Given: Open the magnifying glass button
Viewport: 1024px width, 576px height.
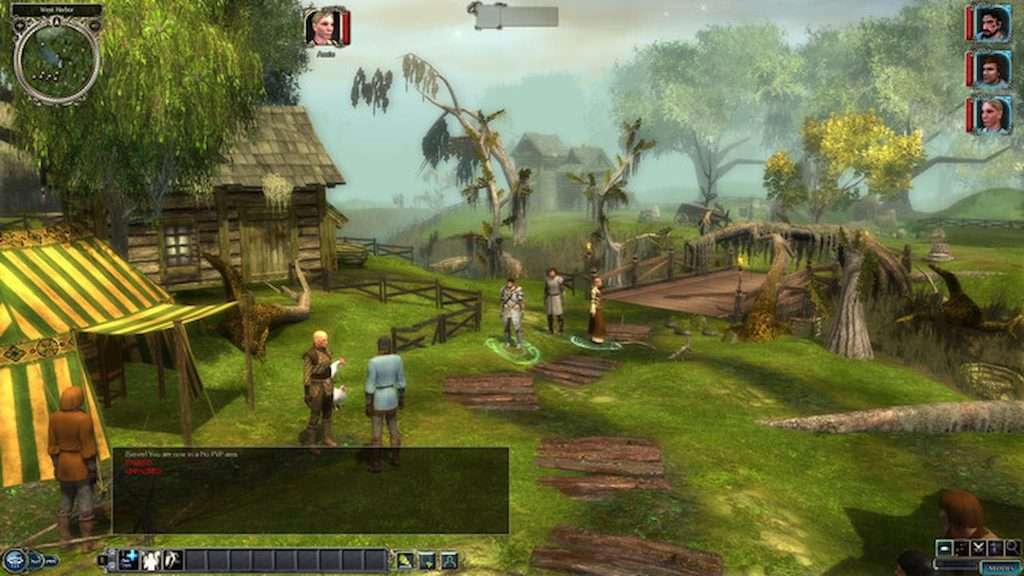Looking at the screenshot, I should 1012,547.
